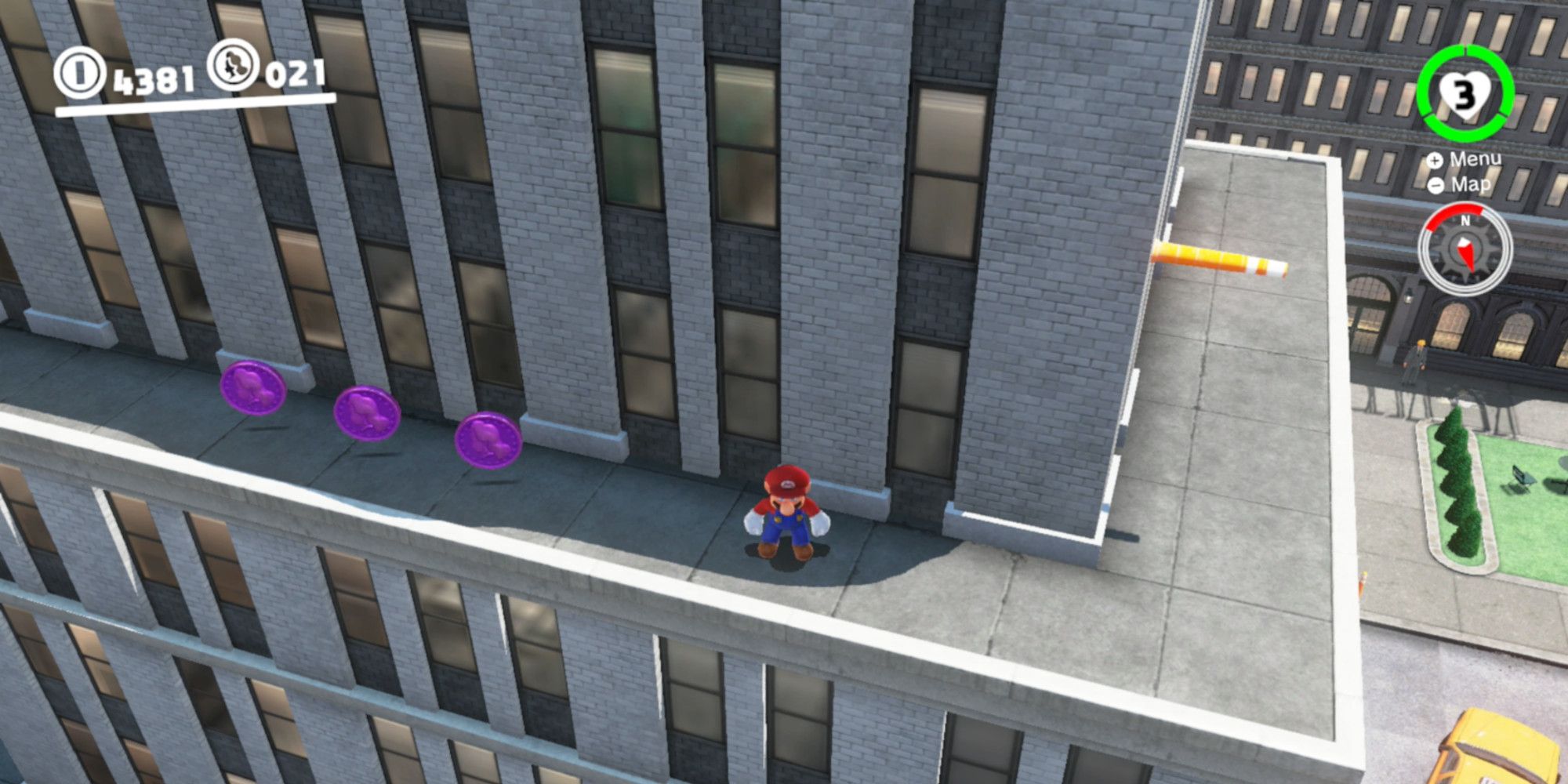
Task: Click the purple coin count reading 021
Action: tap(296, 74)
